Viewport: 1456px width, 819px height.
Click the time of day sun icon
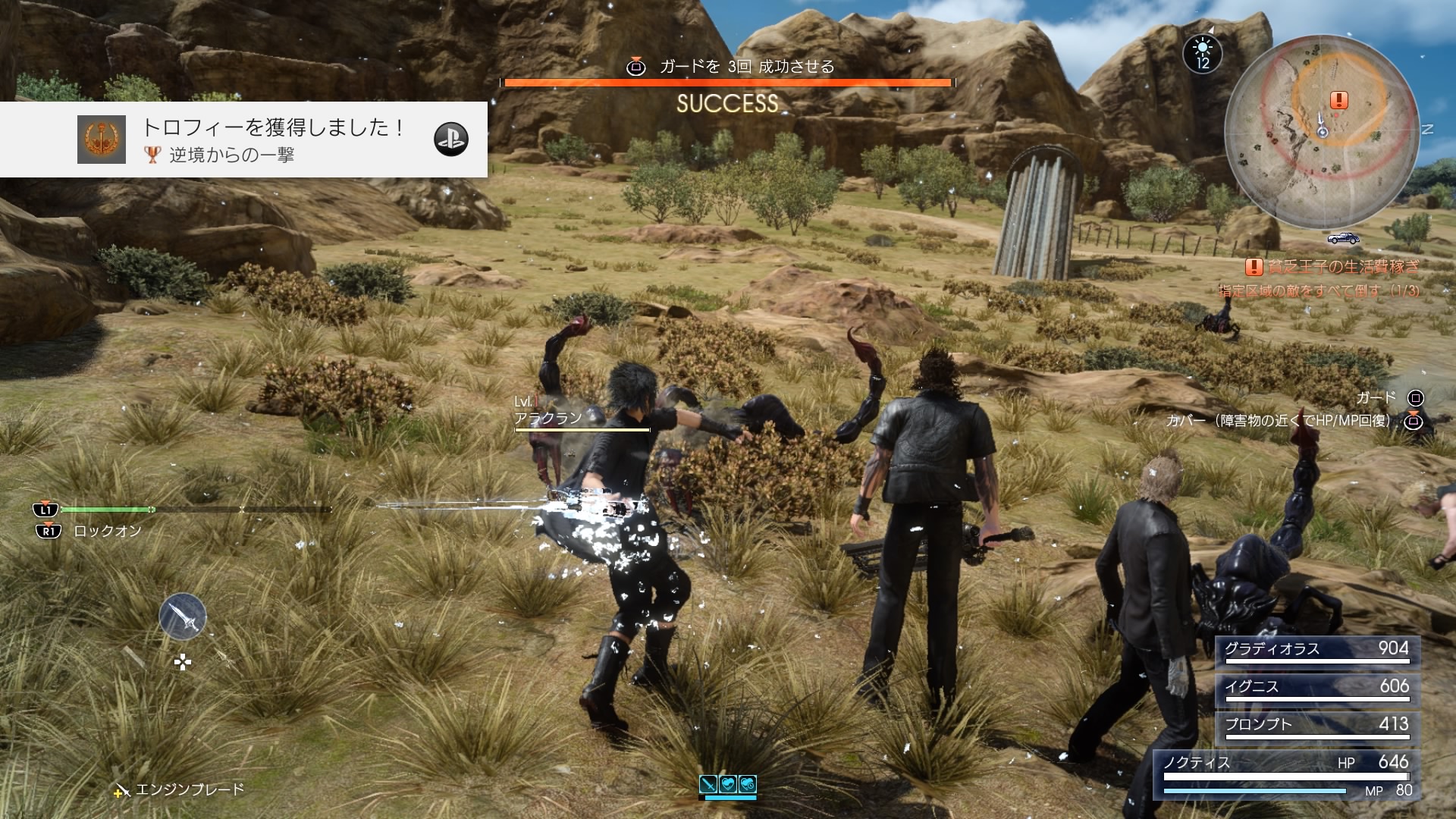coord(1203,53)
